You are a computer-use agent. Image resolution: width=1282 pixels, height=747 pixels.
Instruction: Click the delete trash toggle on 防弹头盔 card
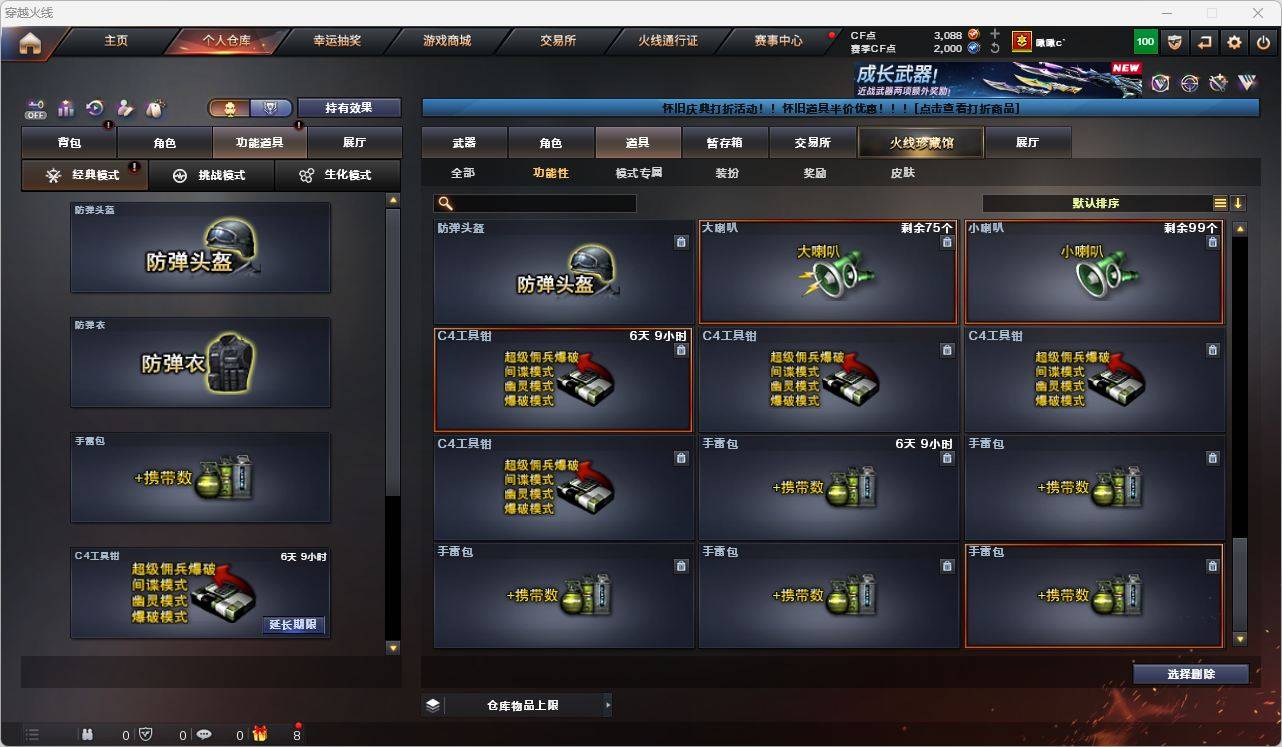click(x=681, y=241)
